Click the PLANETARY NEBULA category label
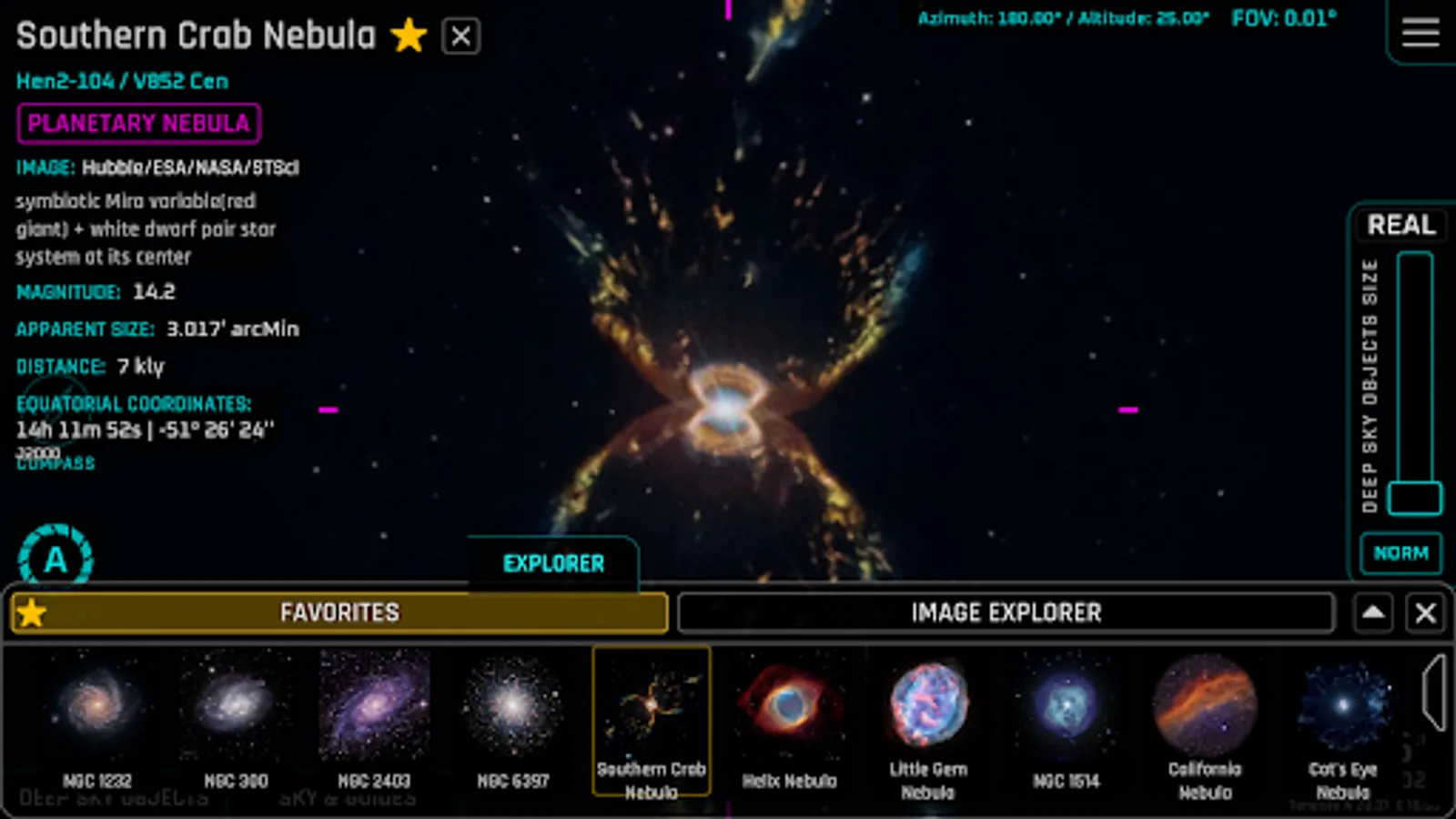This screenshot has height=819, width=1456. tap(137, 124)
